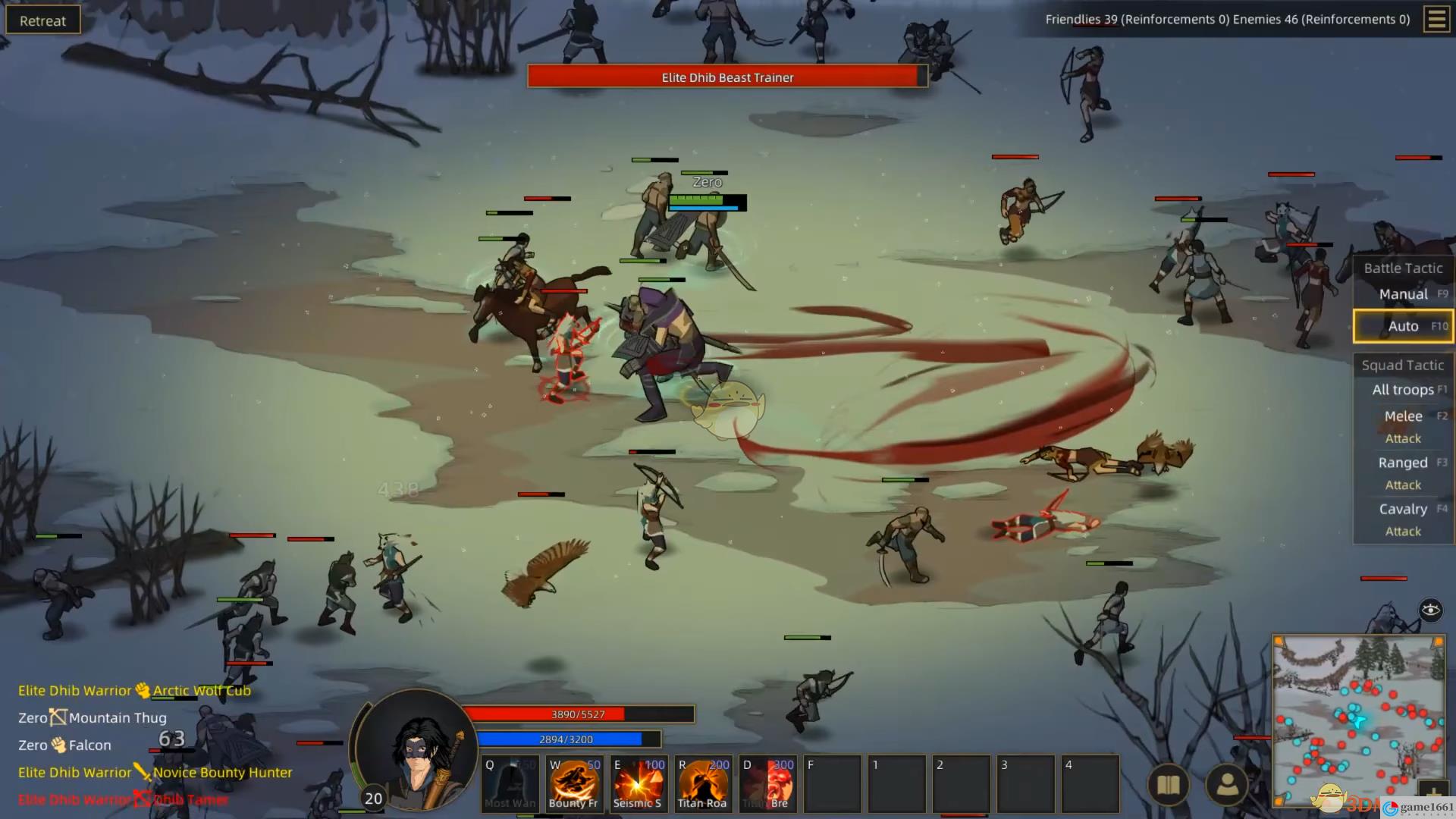This screenshot has width=1456, height=819.
Task: Choose the All troops squad tactic
Action: point(1403,390)
